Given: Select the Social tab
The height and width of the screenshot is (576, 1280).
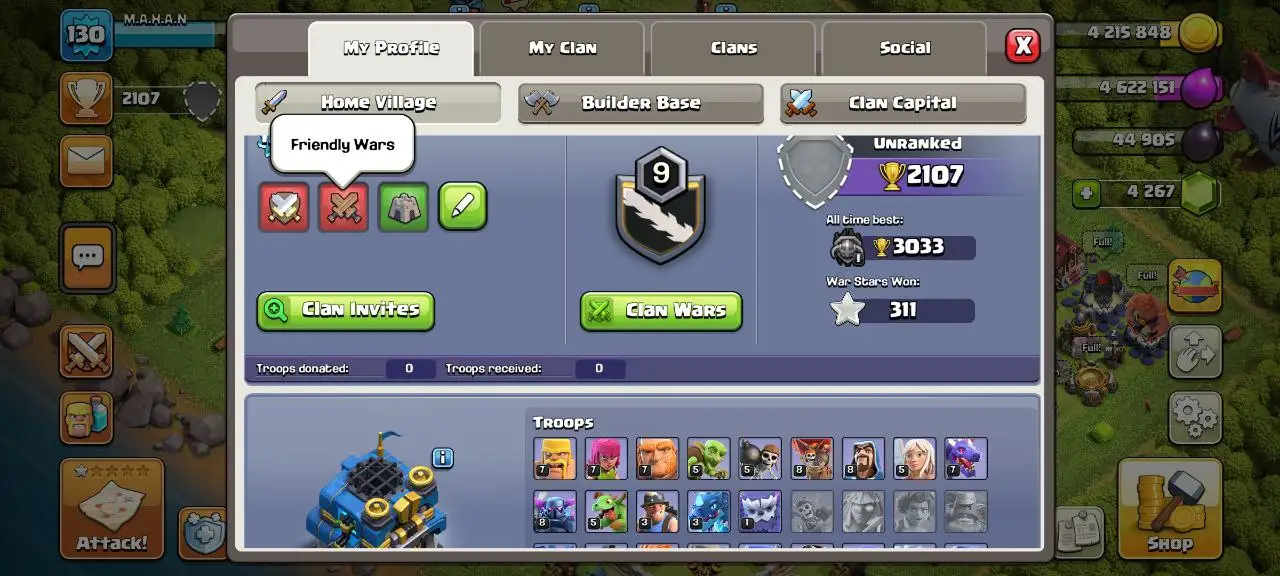Looking at the screenshot, I should [904, 48].
